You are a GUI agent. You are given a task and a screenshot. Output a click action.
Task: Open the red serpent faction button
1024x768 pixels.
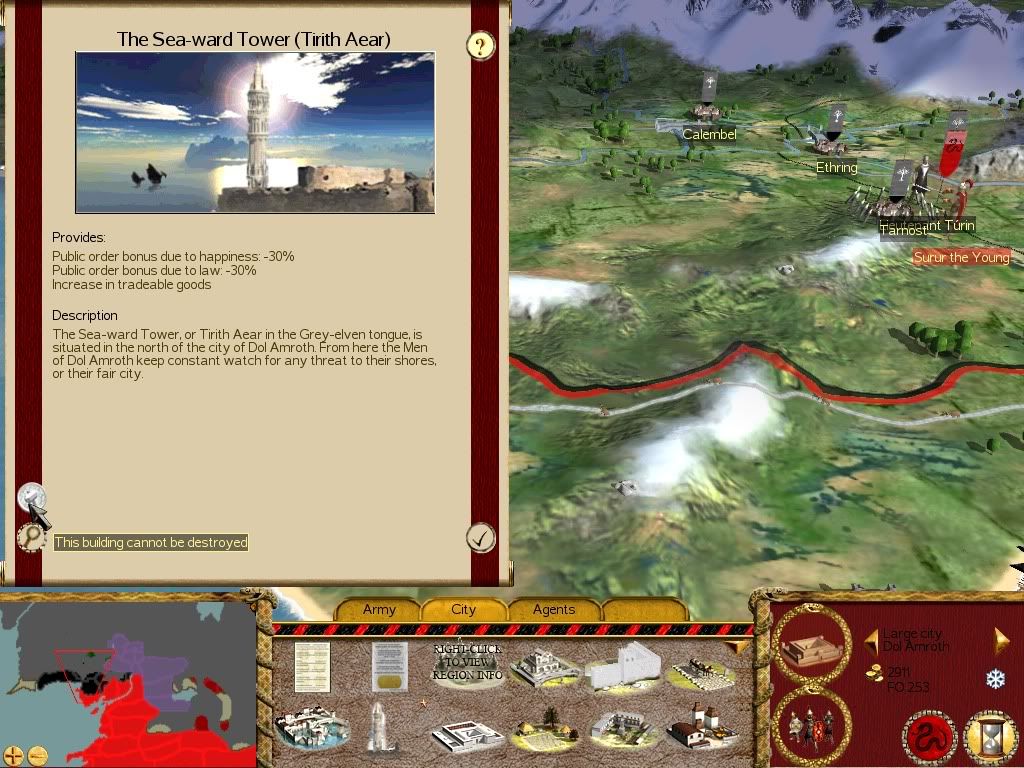(x=929, y=739)
